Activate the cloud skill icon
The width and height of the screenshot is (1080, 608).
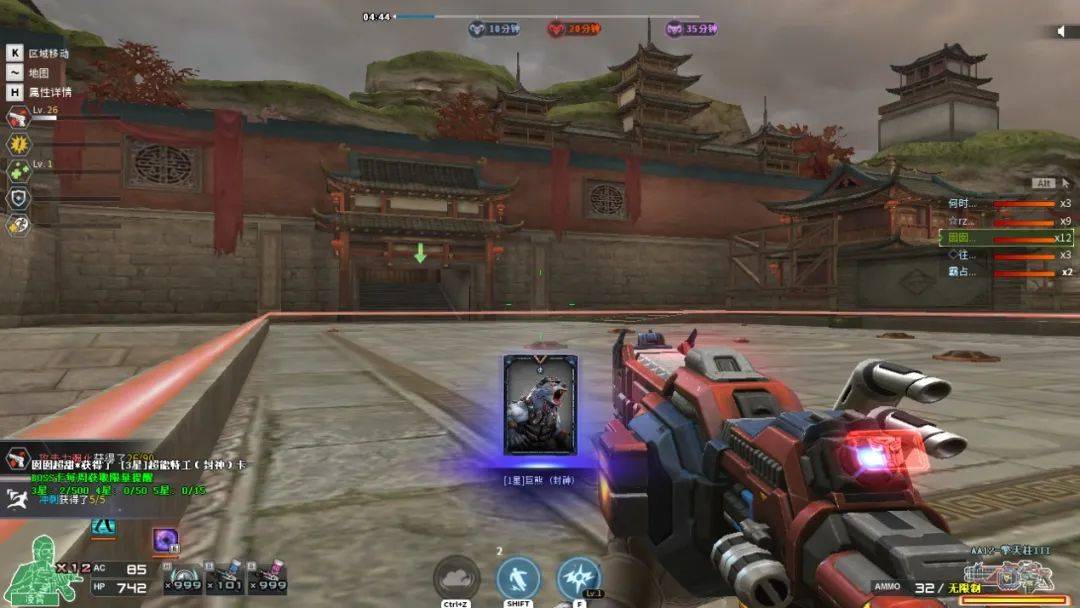tap(457, 578)
